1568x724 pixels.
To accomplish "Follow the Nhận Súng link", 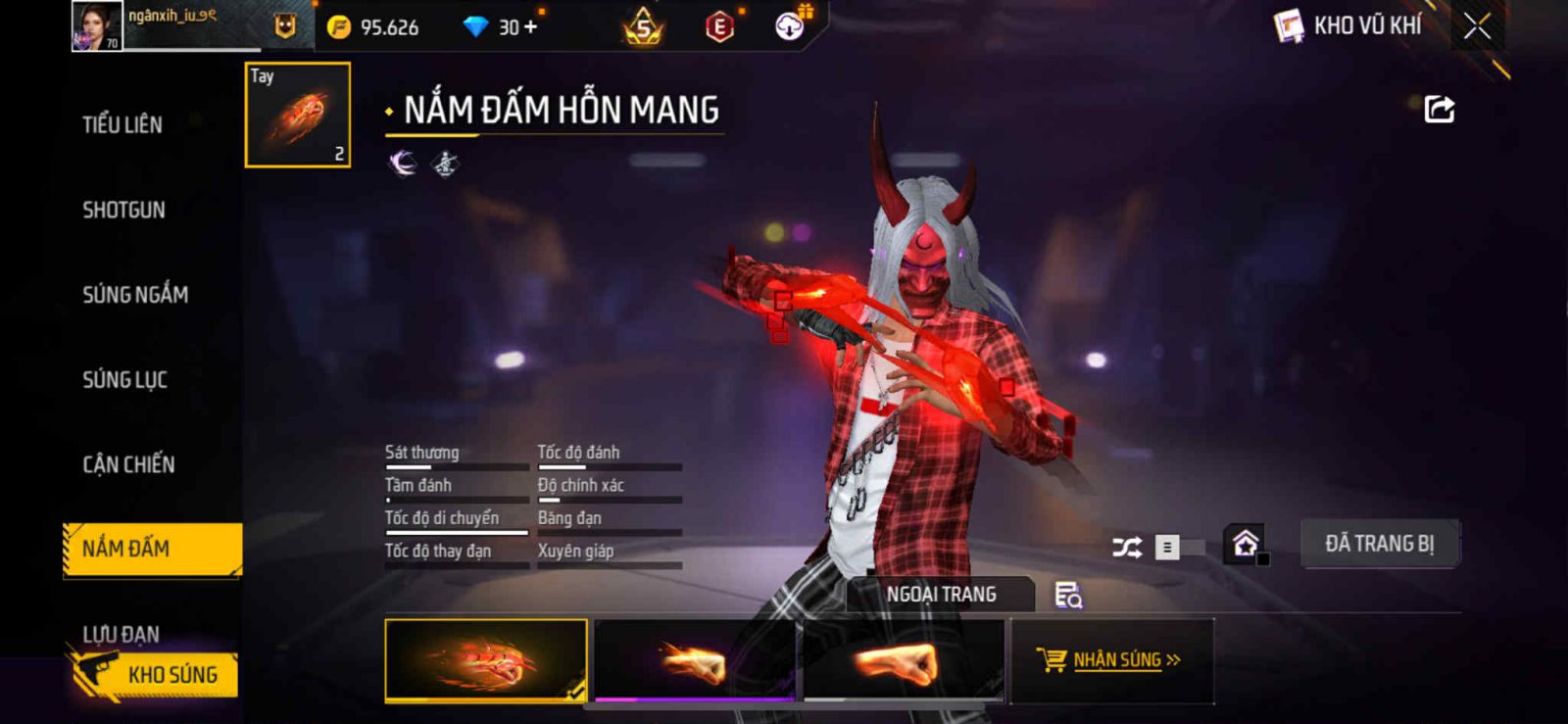I will pos(1113,660).
